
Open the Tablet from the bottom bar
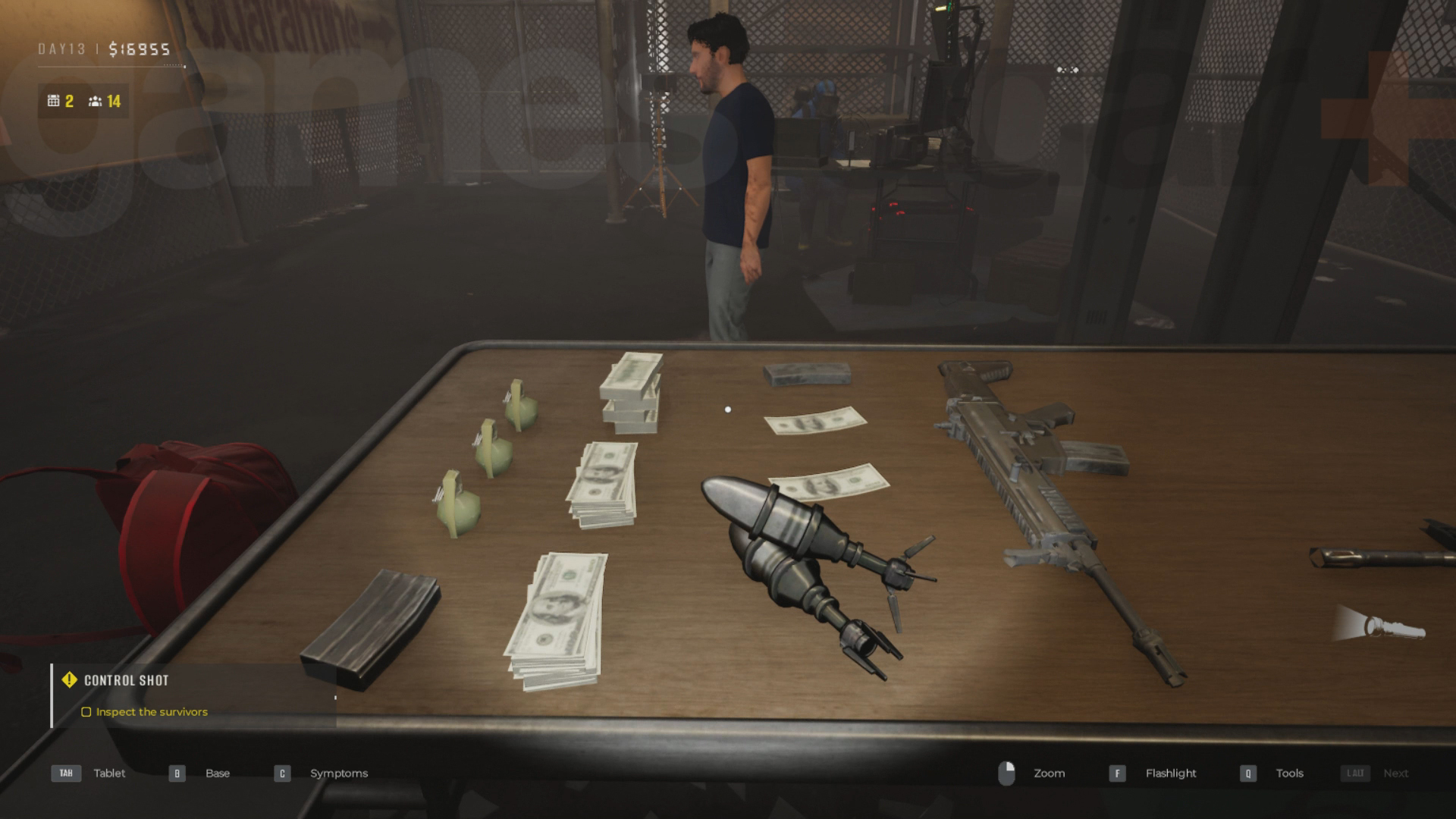point(109,773)
